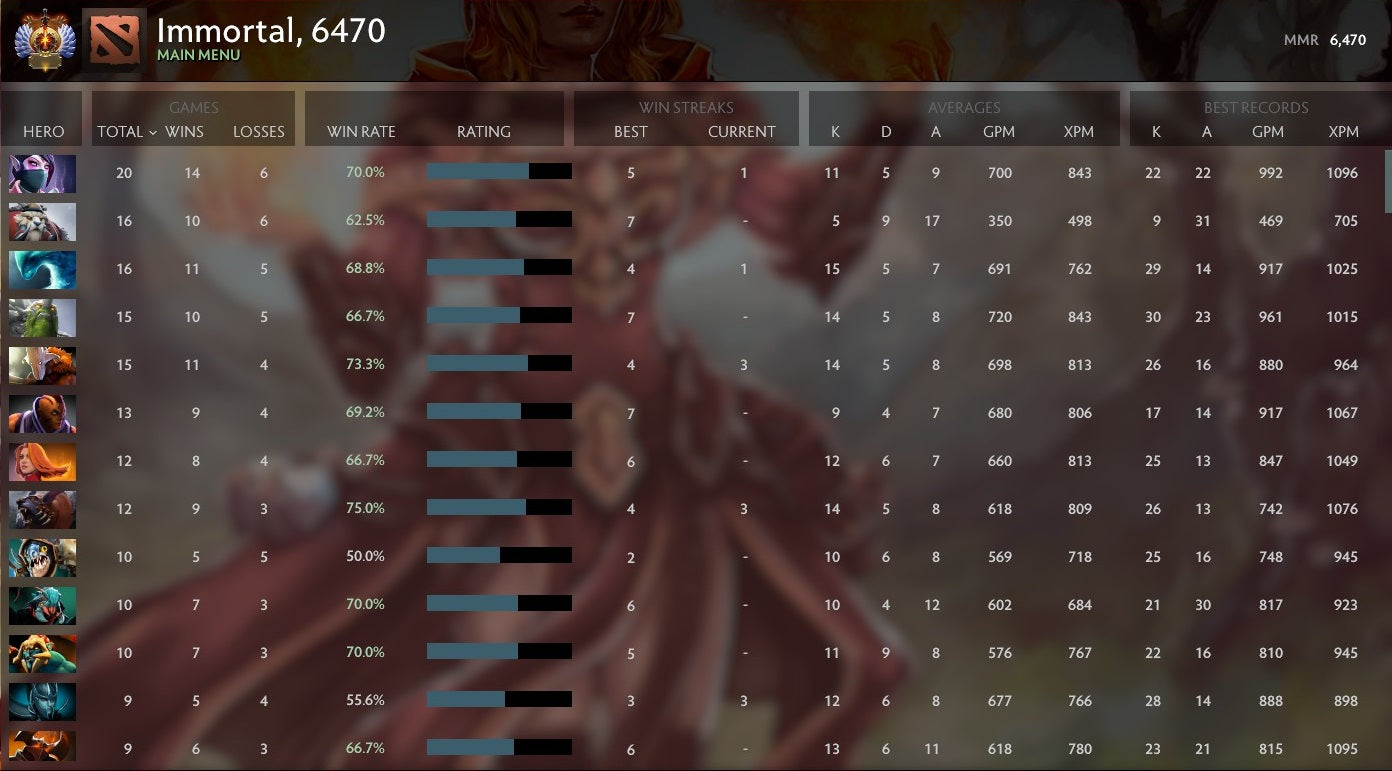Viewport: 1392px width, 771px height.
Task: Click Templar Assassin's rating bar
Action: point(498,173)
